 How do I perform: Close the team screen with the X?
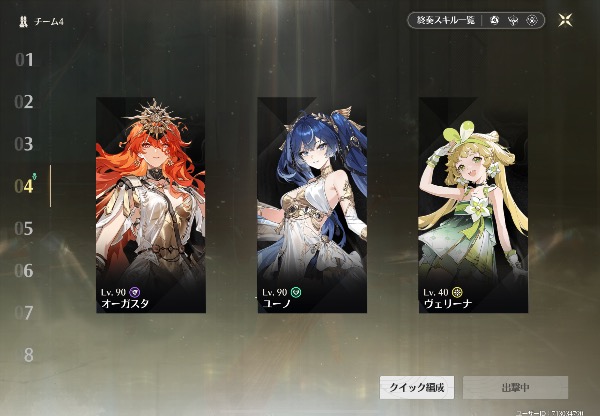(x=566, y=19)
